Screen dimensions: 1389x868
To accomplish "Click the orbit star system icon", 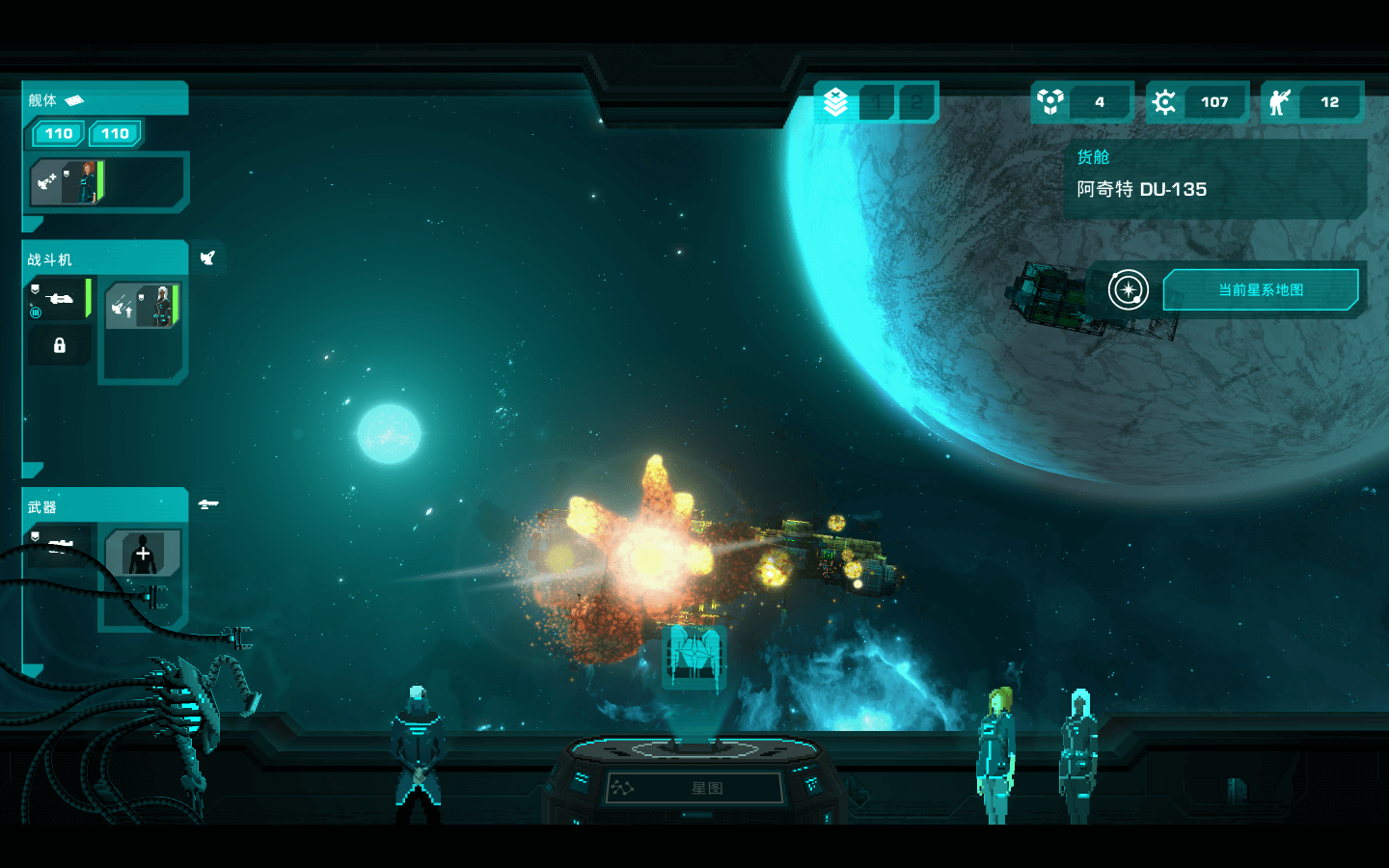I will 1128,289.
